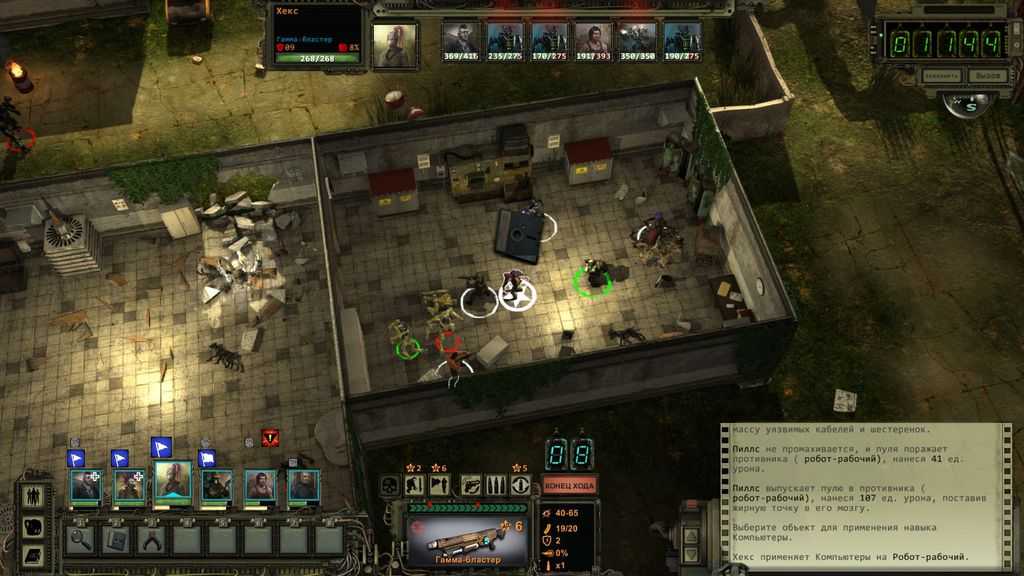Image resolution: width=1024 pixels, height=576 pixels.
Task: Open the logbook icon in left panel
Action: (x=32, y=555)
